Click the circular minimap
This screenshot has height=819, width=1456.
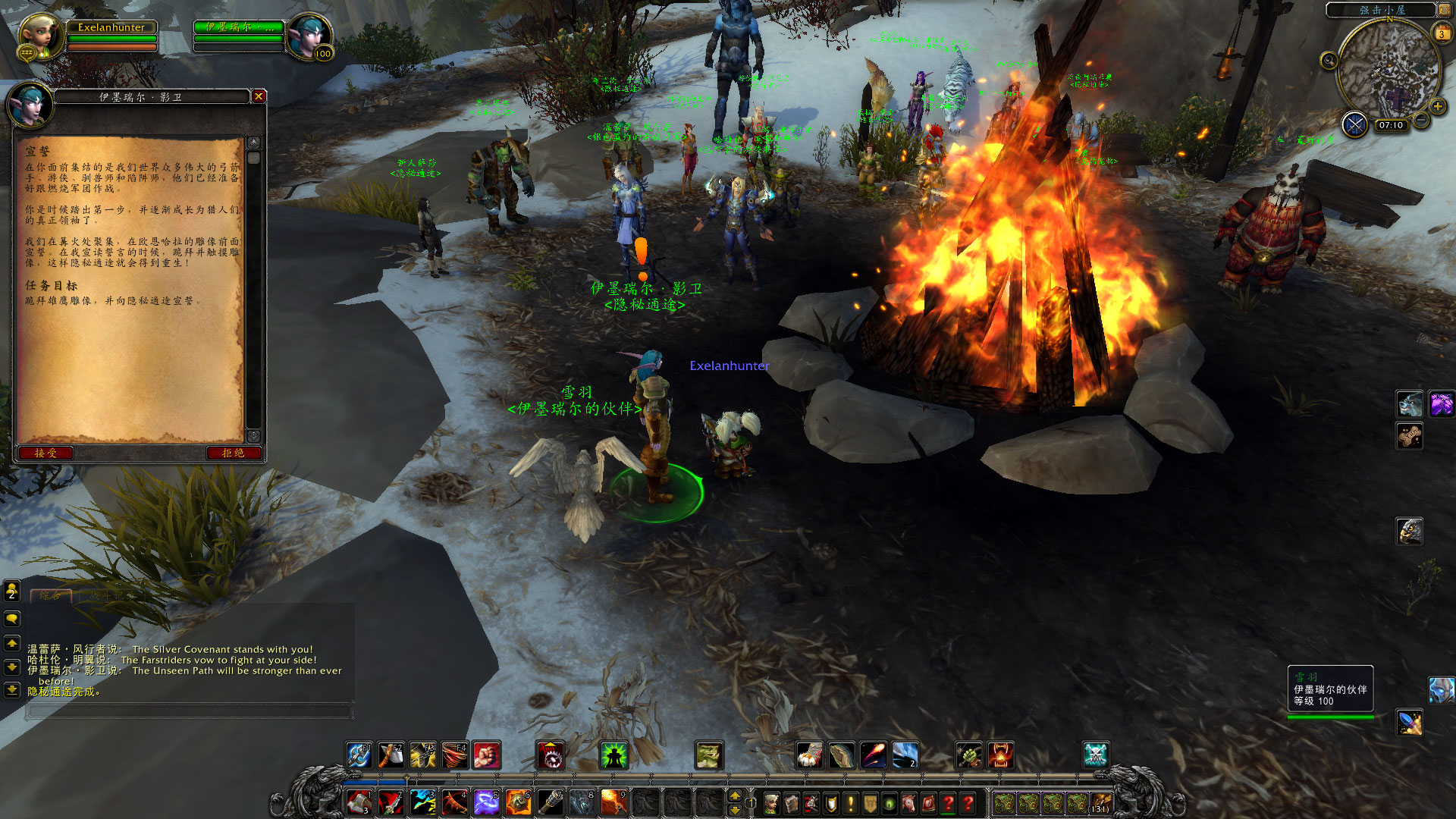(x=1388, y=72)
